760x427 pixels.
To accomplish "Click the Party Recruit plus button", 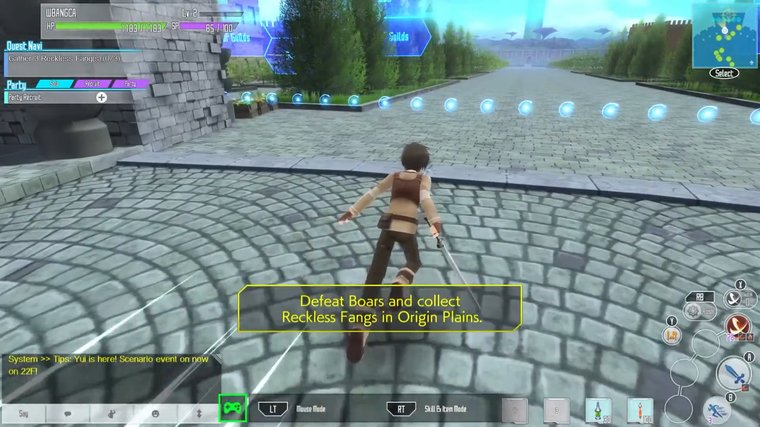I will (101, 97).
